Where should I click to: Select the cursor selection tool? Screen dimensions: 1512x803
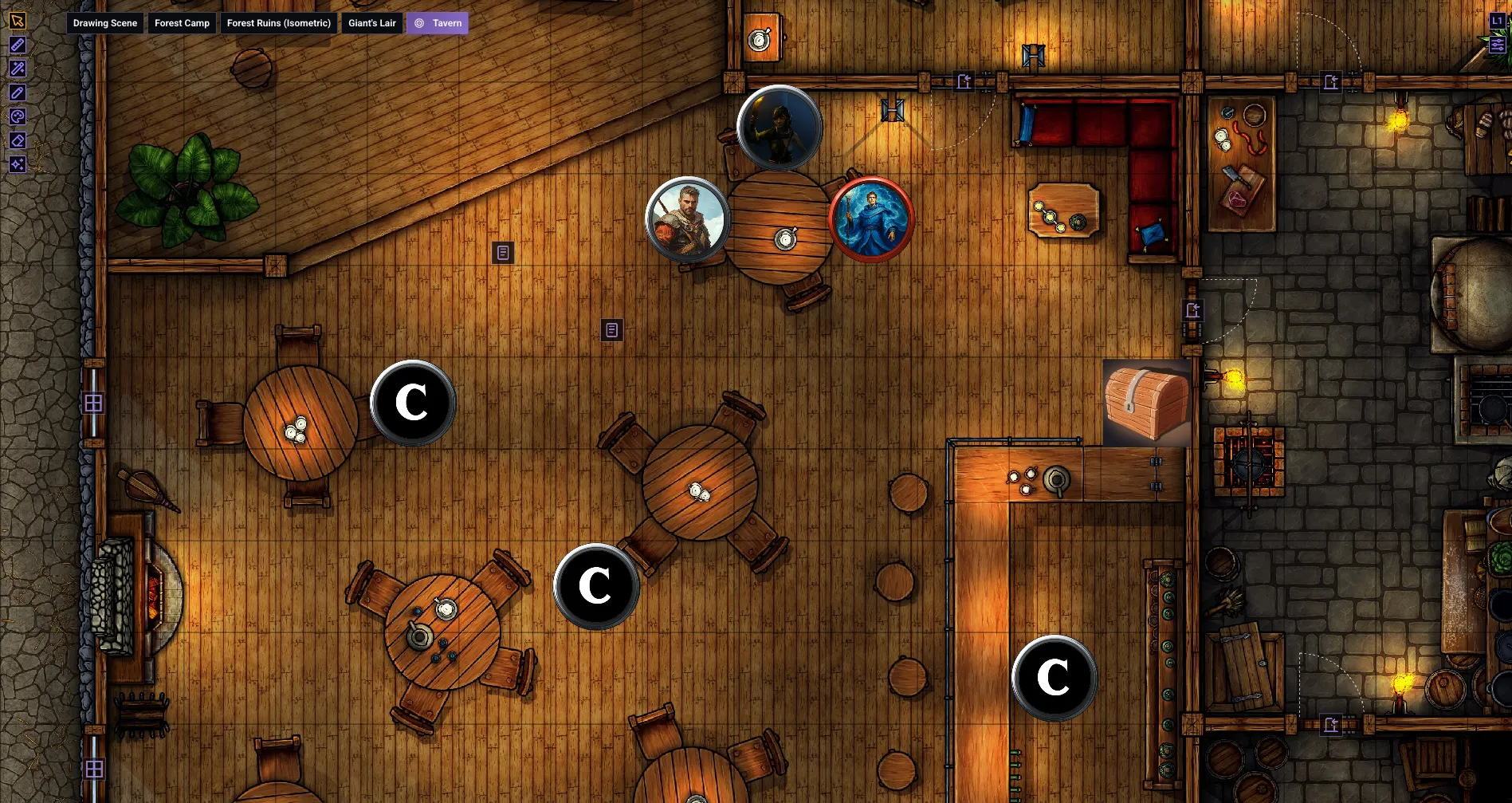[x=18, y=19]
